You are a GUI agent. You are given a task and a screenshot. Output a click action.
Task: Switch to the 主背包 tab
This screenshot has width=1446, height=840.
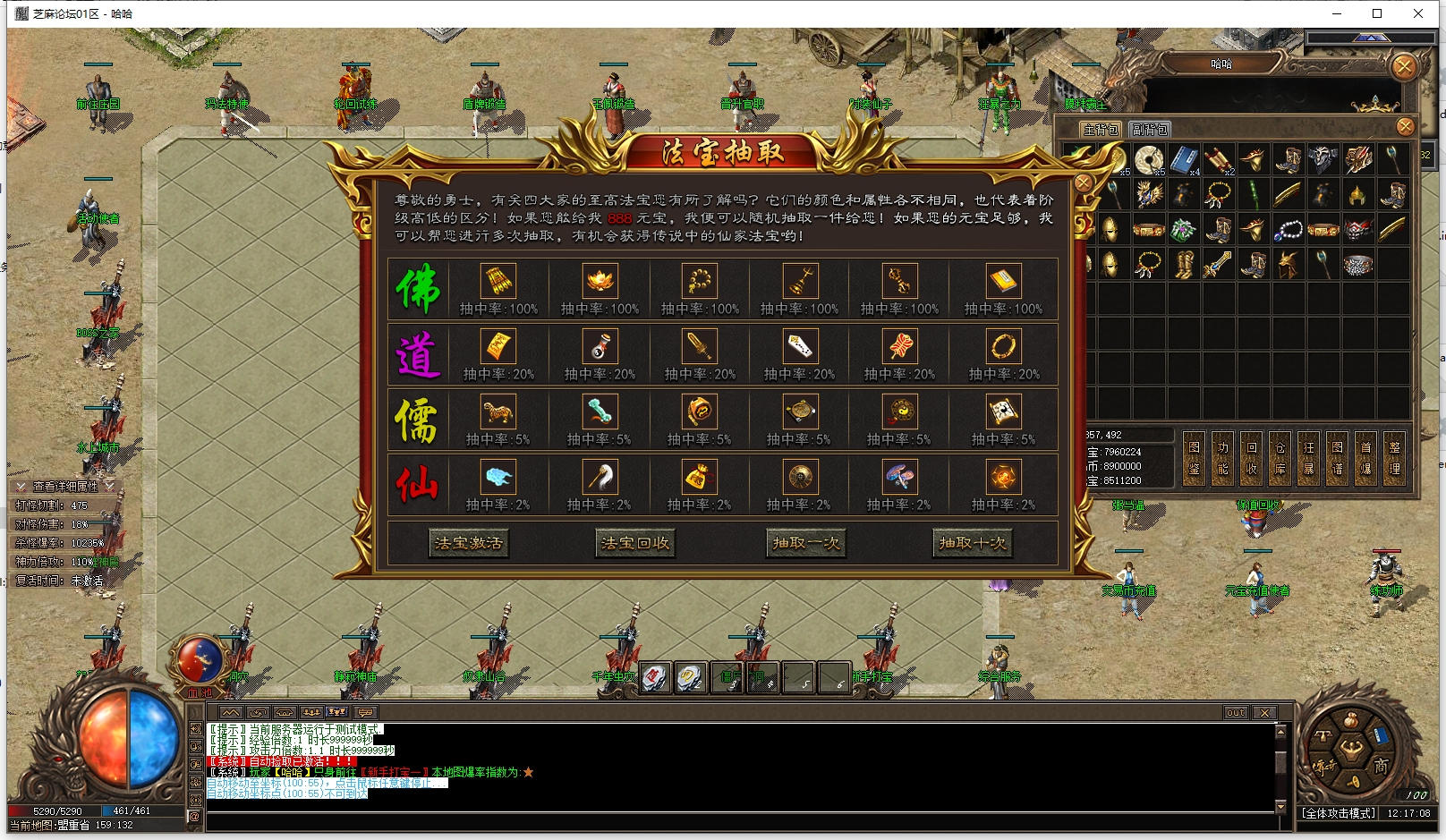coord(1100,130)
